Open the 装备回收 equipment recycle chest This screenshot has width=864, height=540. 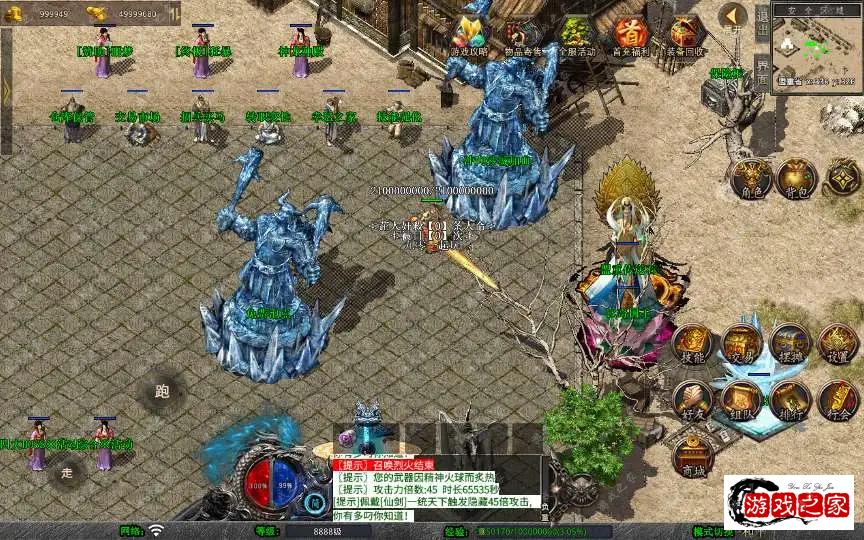[686, 37]
